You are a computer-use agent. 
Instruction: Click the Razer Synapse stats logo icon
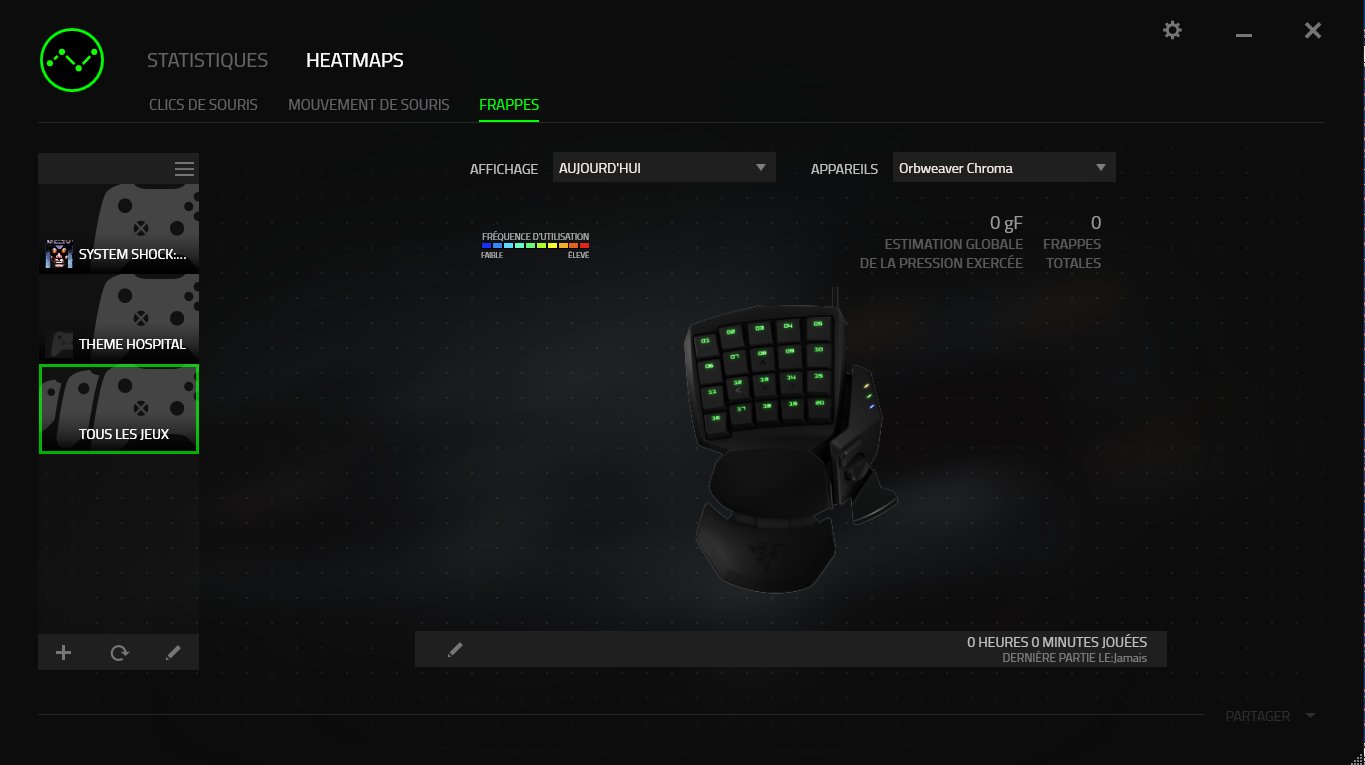[71, 60]
